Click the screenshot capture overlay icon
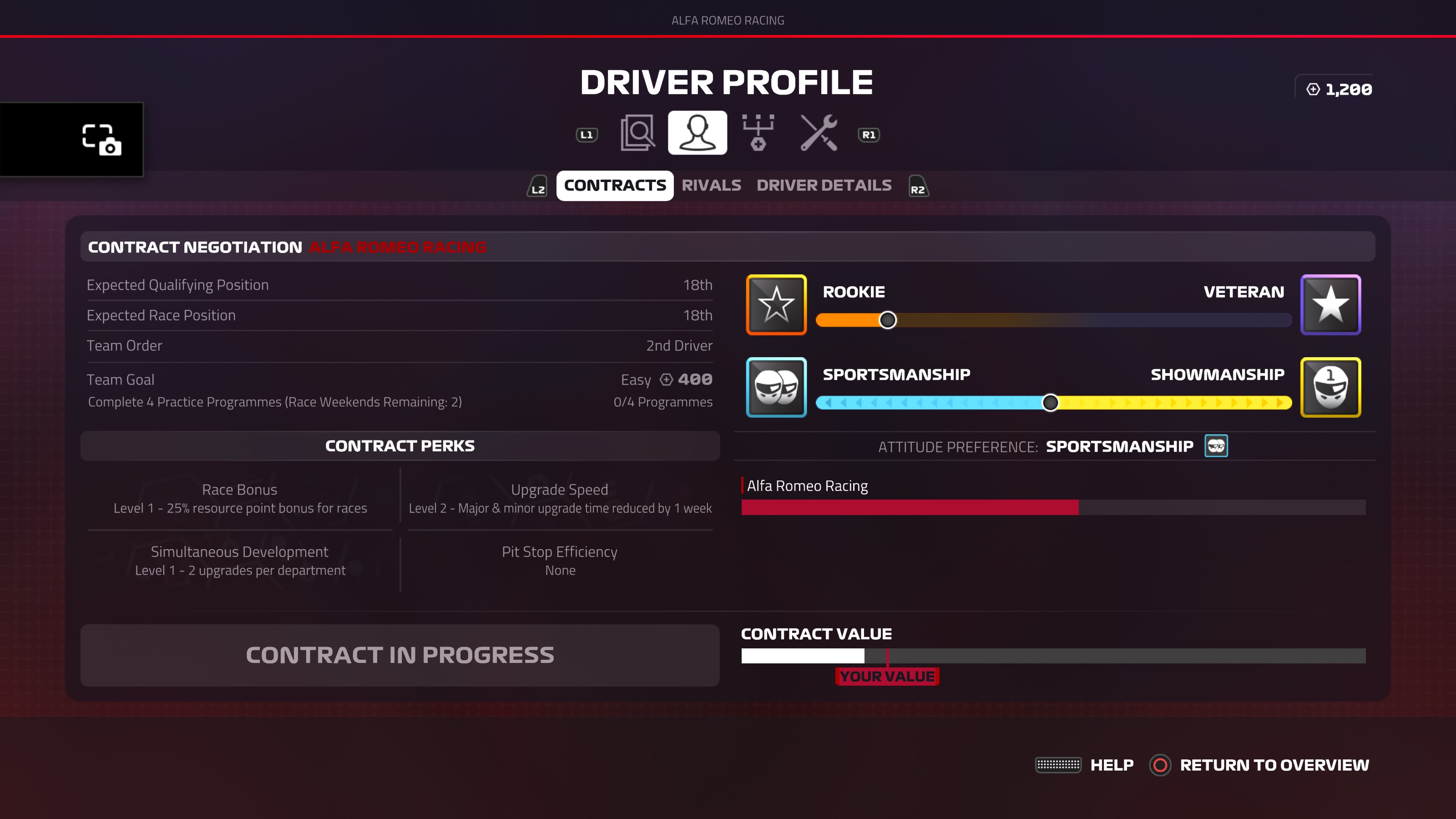Image resolution: width=1456 pixels, height=819 pixels. pos(102,140)
